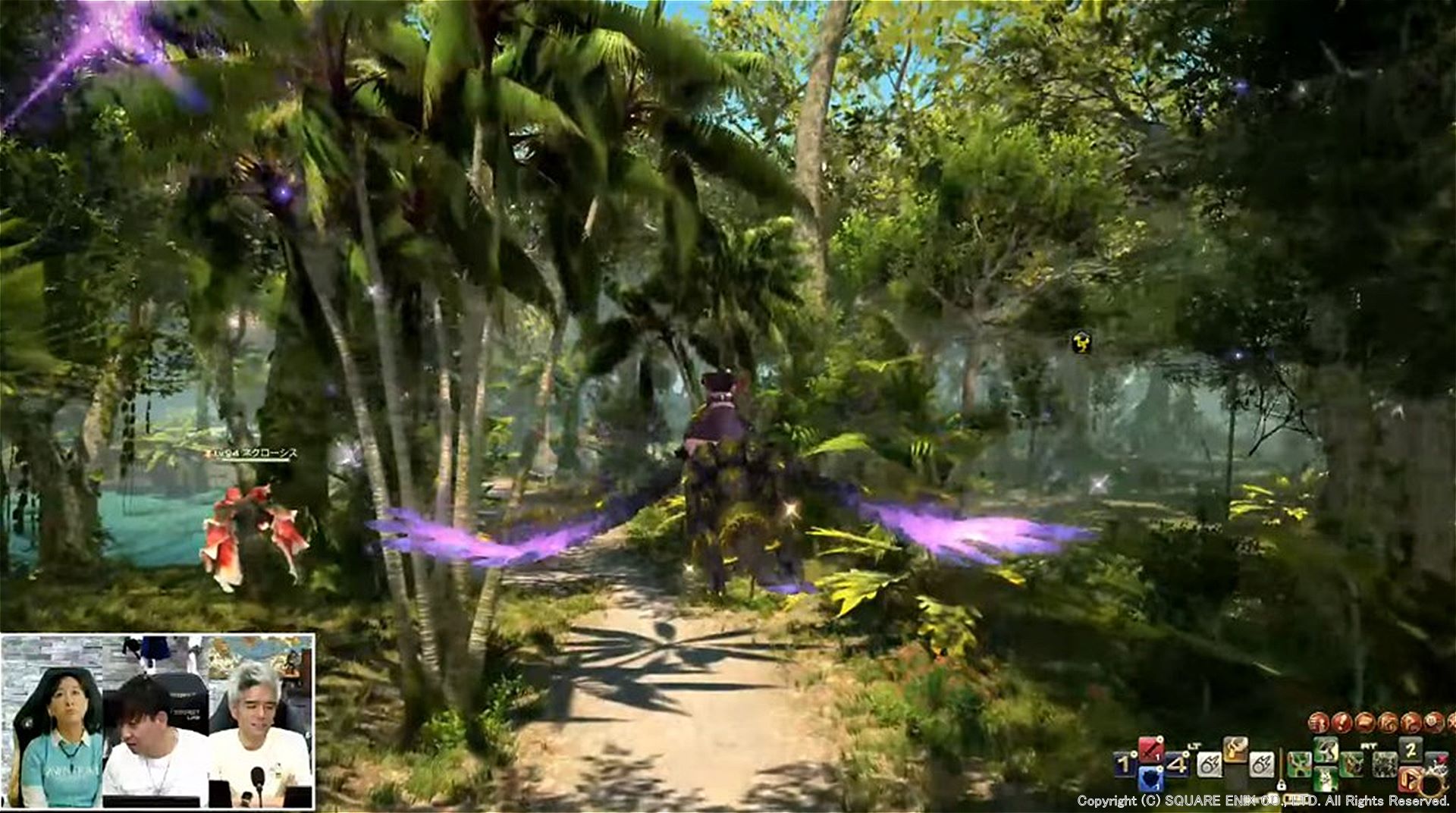Viewport: 1456px width, 813px height.
Task: Open the red exclamation mark round icon
Action: point(1341,722)
